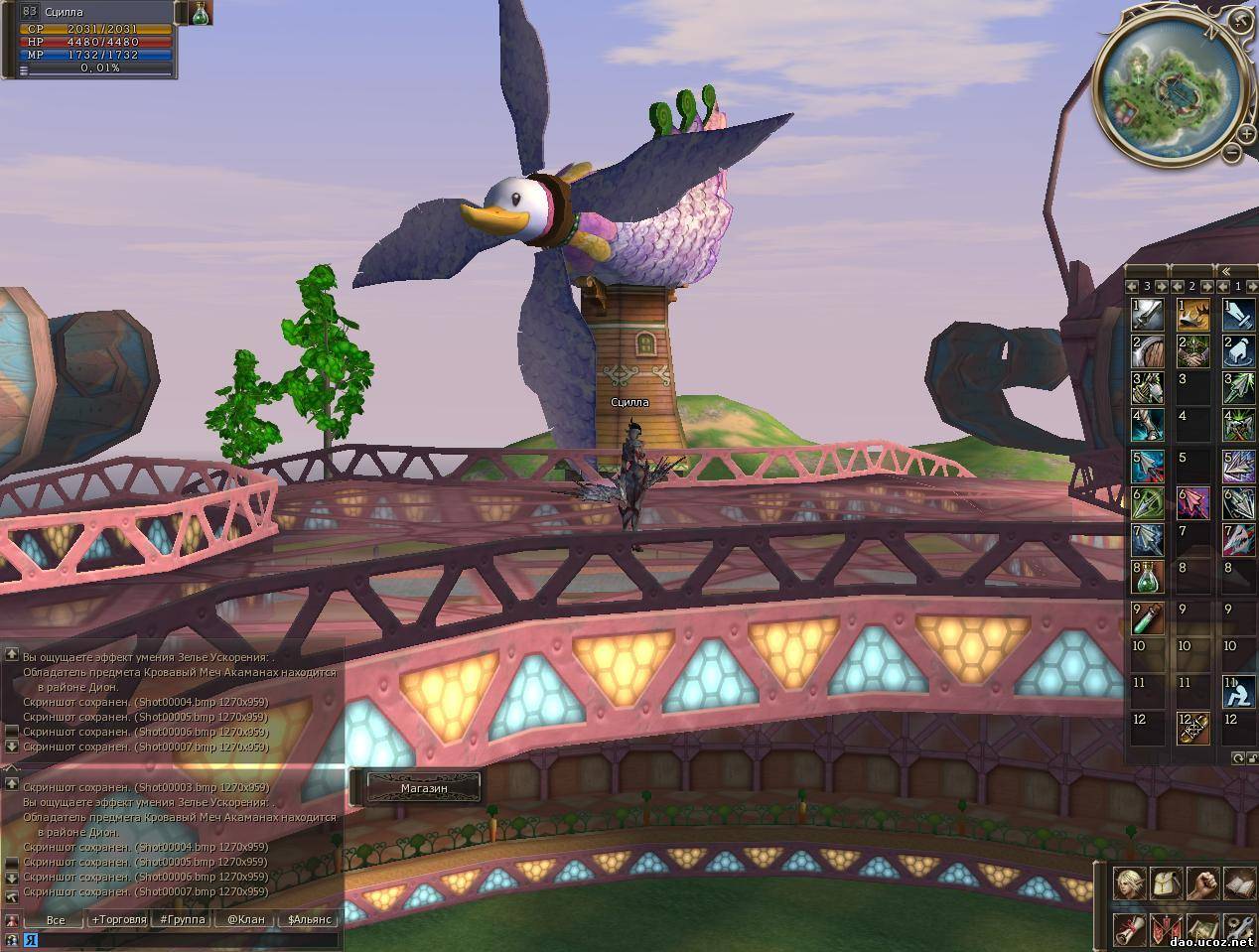Show the $Альянс chat tab
The width and height of the screenshot is (1259, 952).
308,919
